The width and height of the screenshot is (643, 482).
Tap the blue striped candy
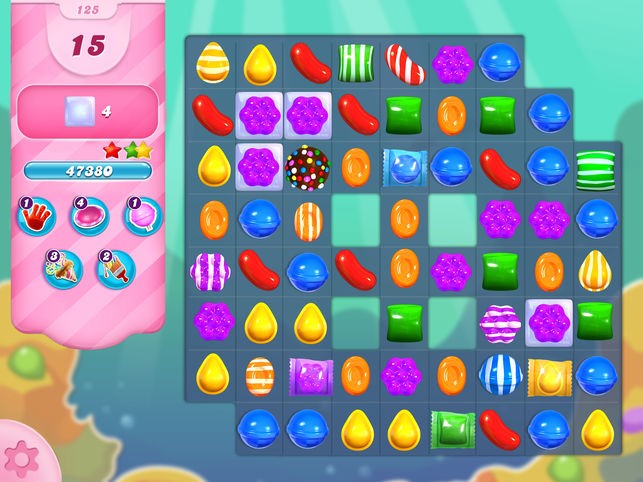point(500,374)
